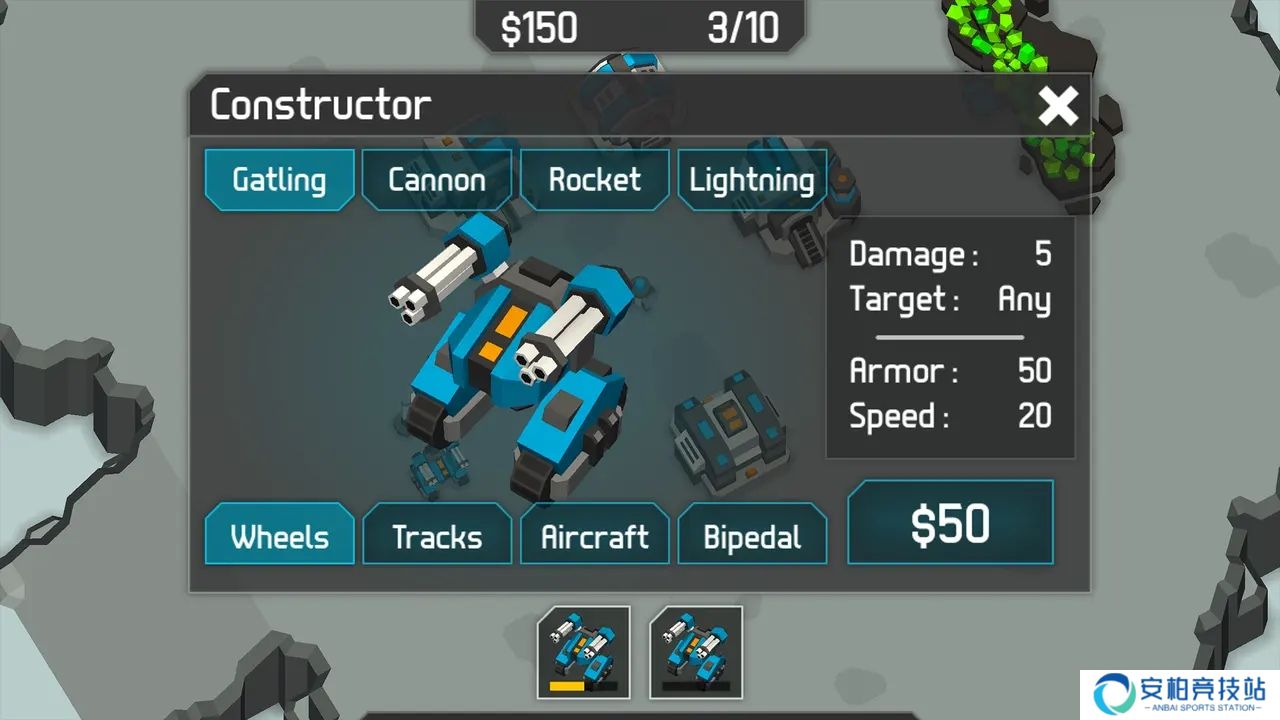
Task: Select the queued unit with empty progress bar
Action: click(696, 651)
